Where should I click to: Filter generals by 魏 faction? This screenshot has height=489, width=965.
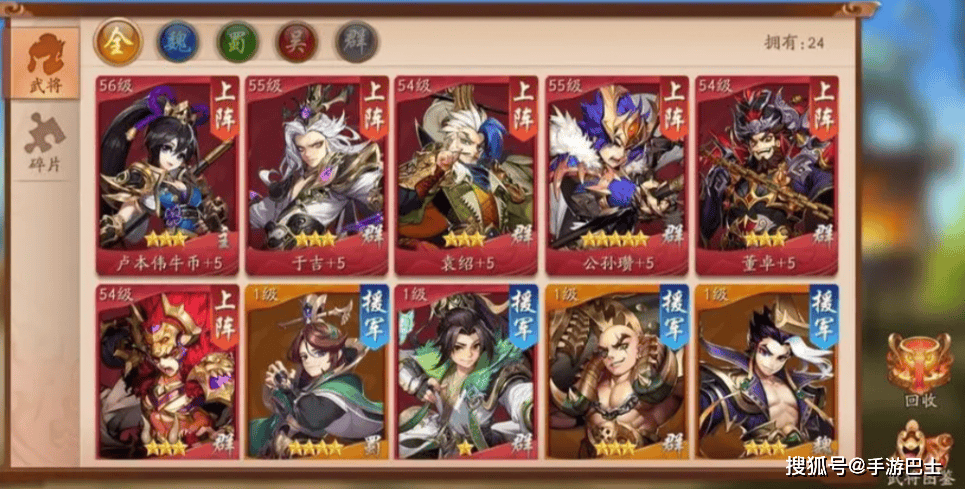[x=178, y=42]
